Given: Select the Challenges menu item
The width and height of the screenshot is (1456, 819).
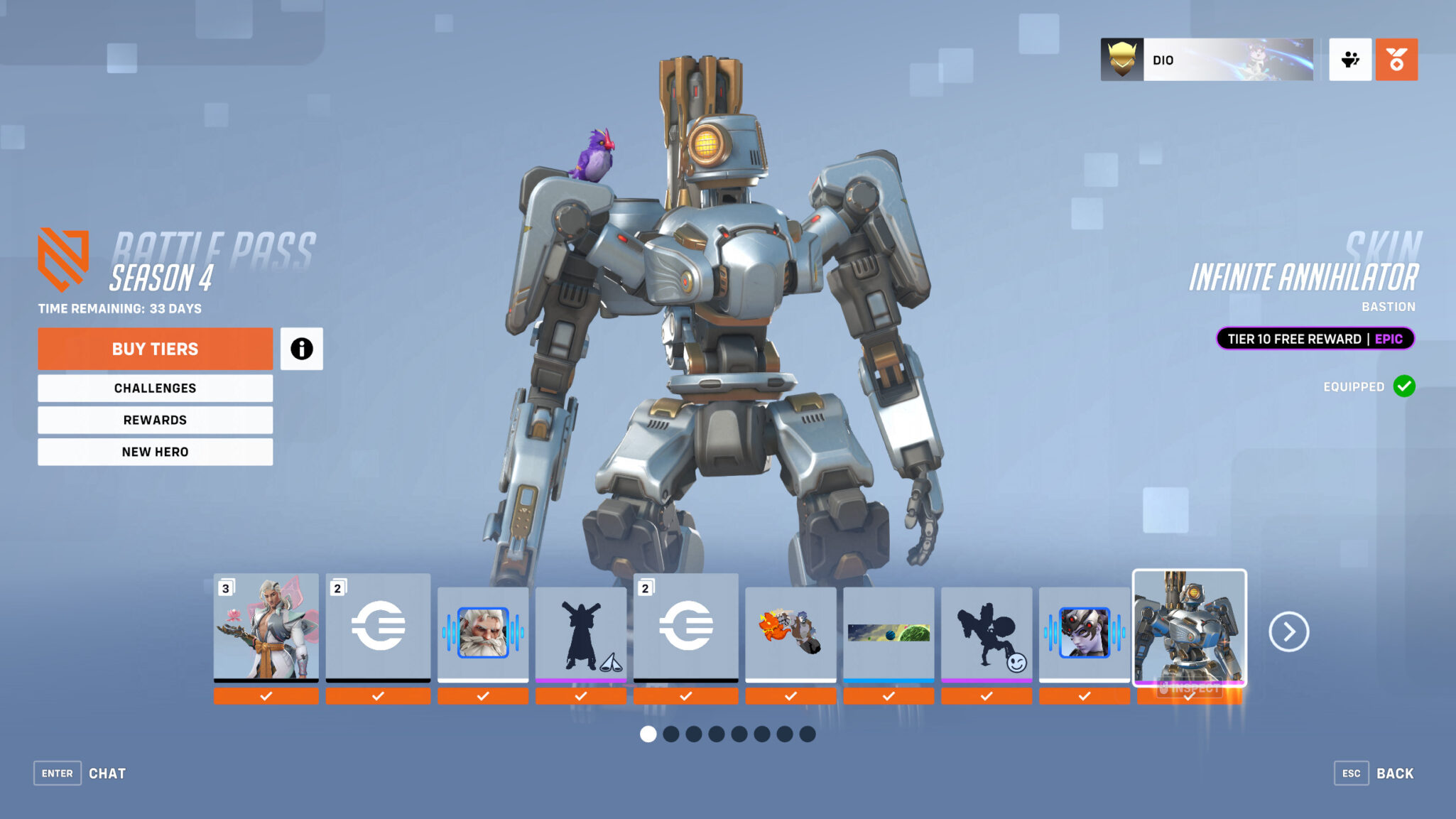Looking at the screenshot, I should click(155, 388).
